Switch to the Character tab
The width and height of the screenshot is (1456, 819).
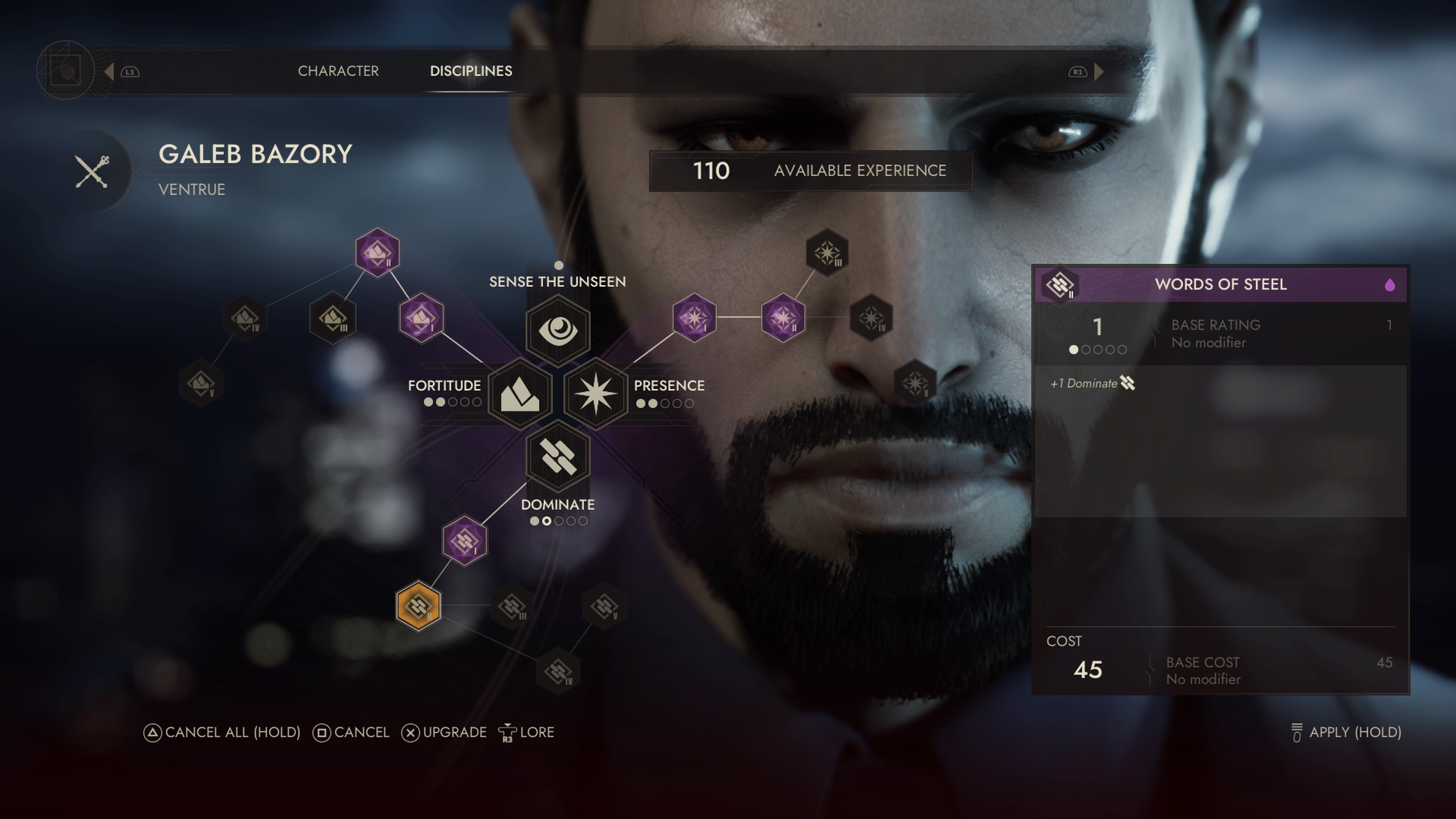point(338,71)
